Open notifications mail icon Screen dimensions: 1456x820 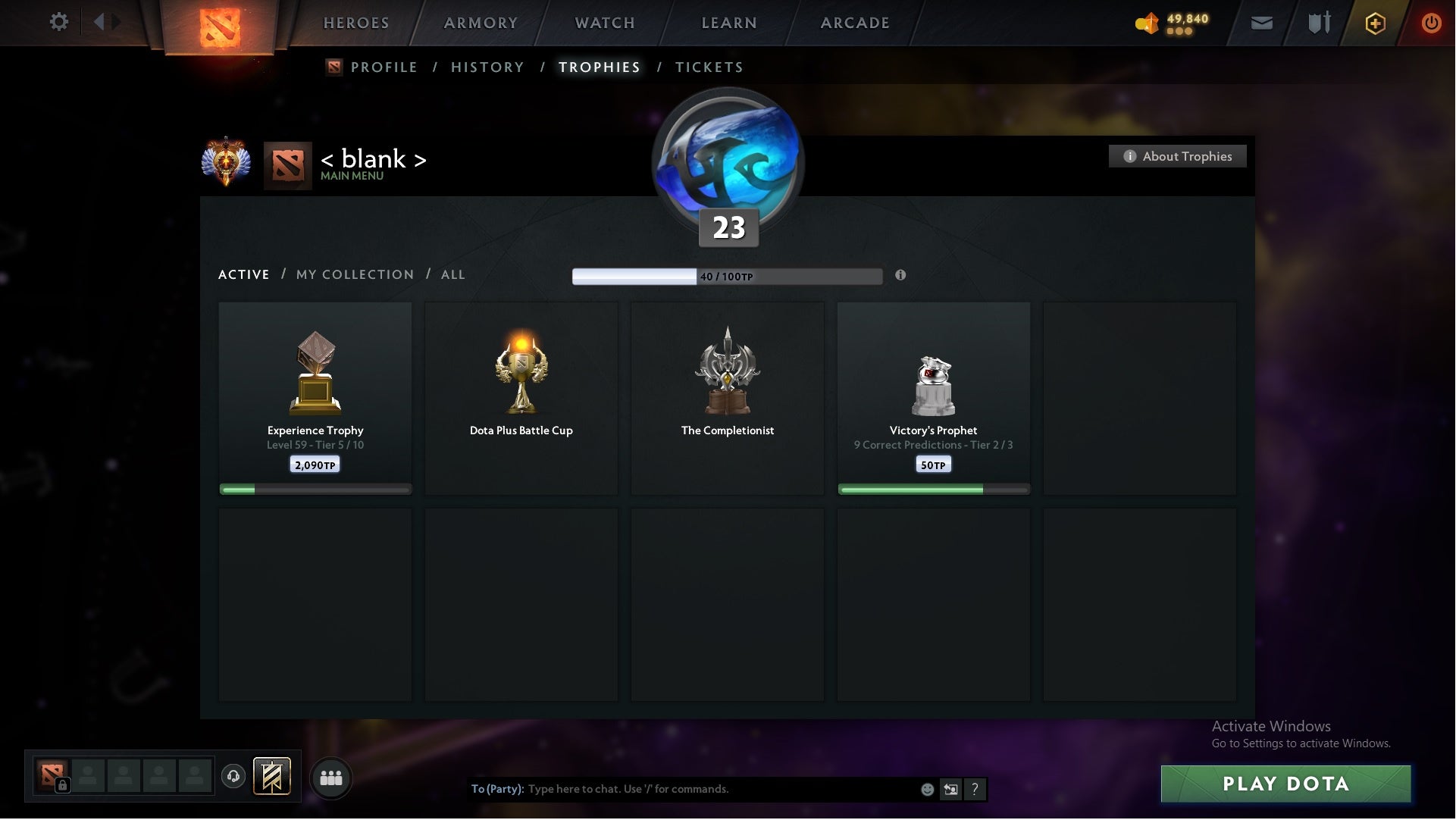[1263, 23]
